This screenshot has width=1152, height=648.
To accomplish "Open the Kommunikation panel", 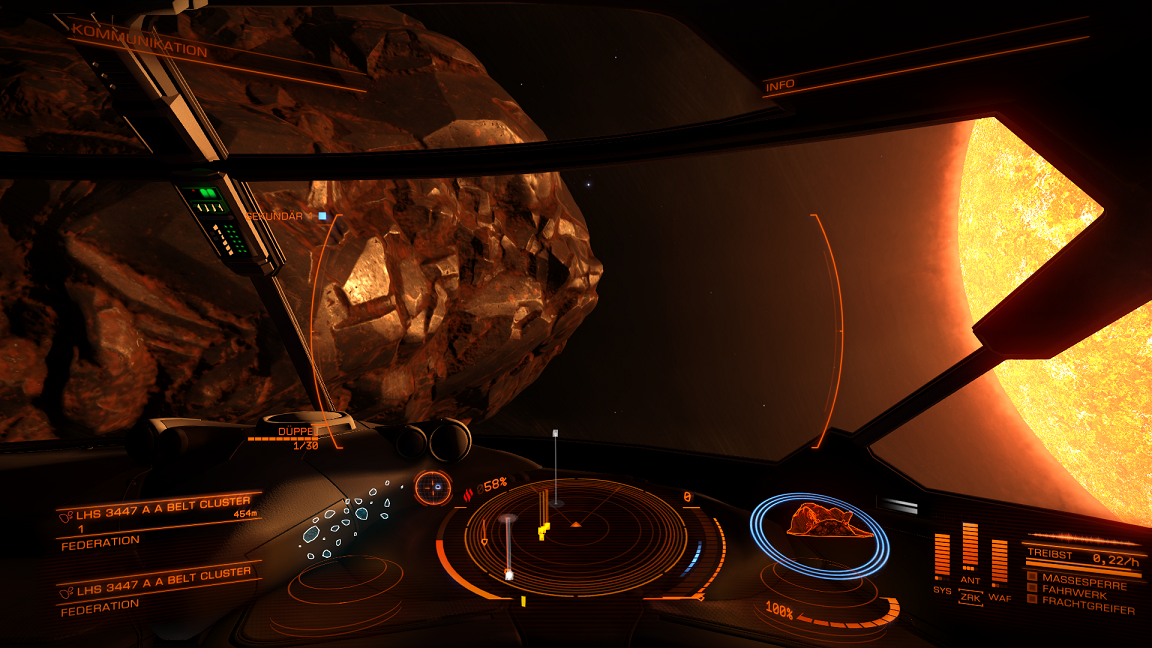I will (x=140, y=42).
